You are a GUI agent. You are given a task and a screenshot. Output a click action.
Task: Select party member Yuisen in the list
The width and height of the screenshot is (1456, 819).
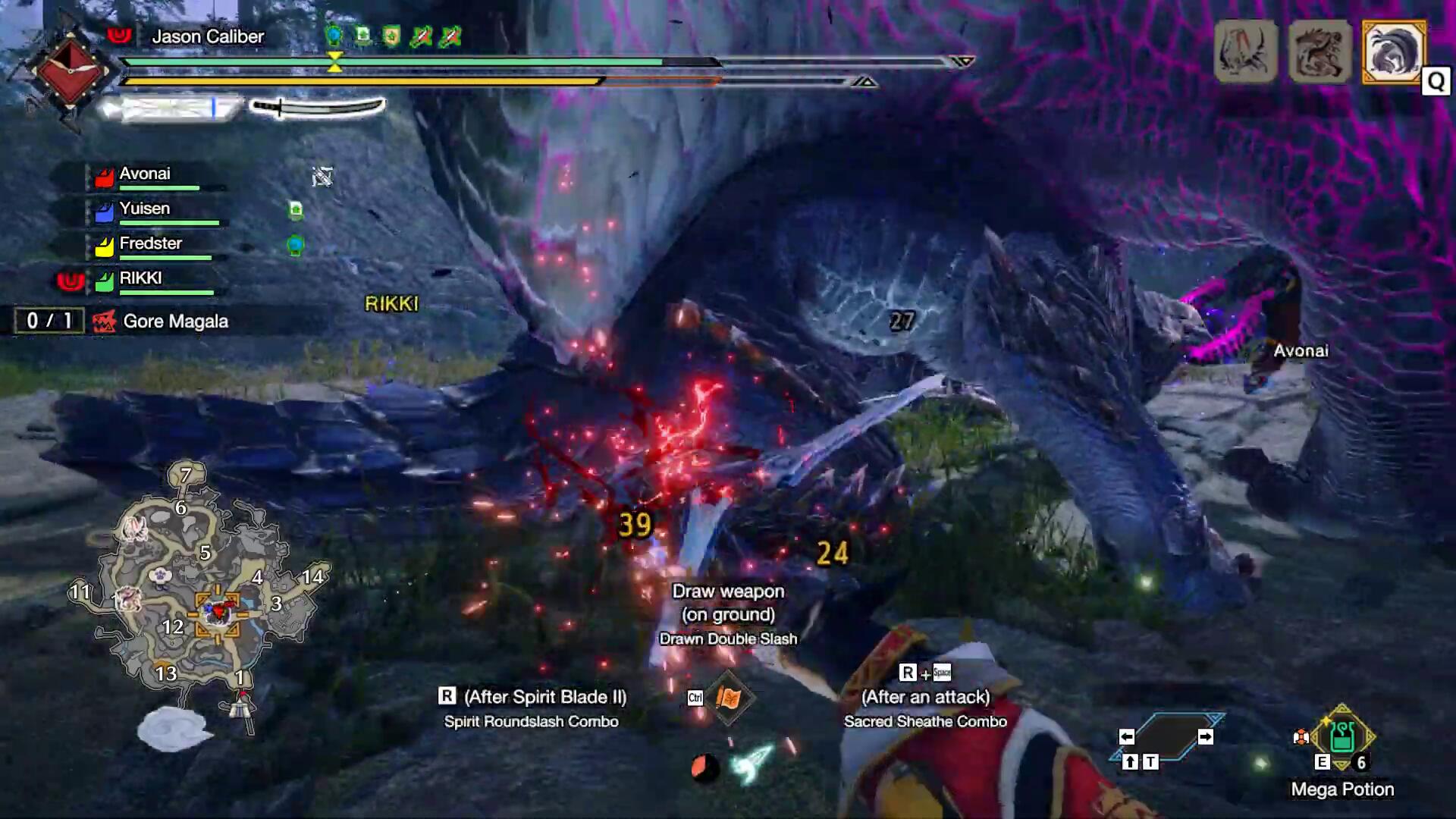(x=145, y=209)
